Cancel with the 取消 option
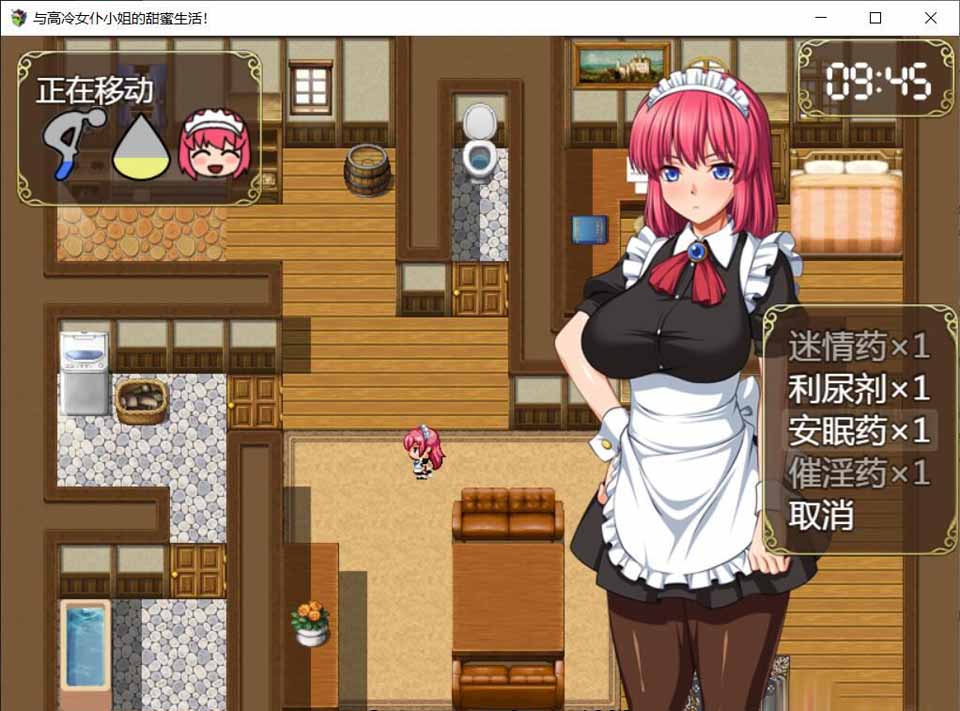This screenshot has width=960, height=711. click(x=821, y=515)
